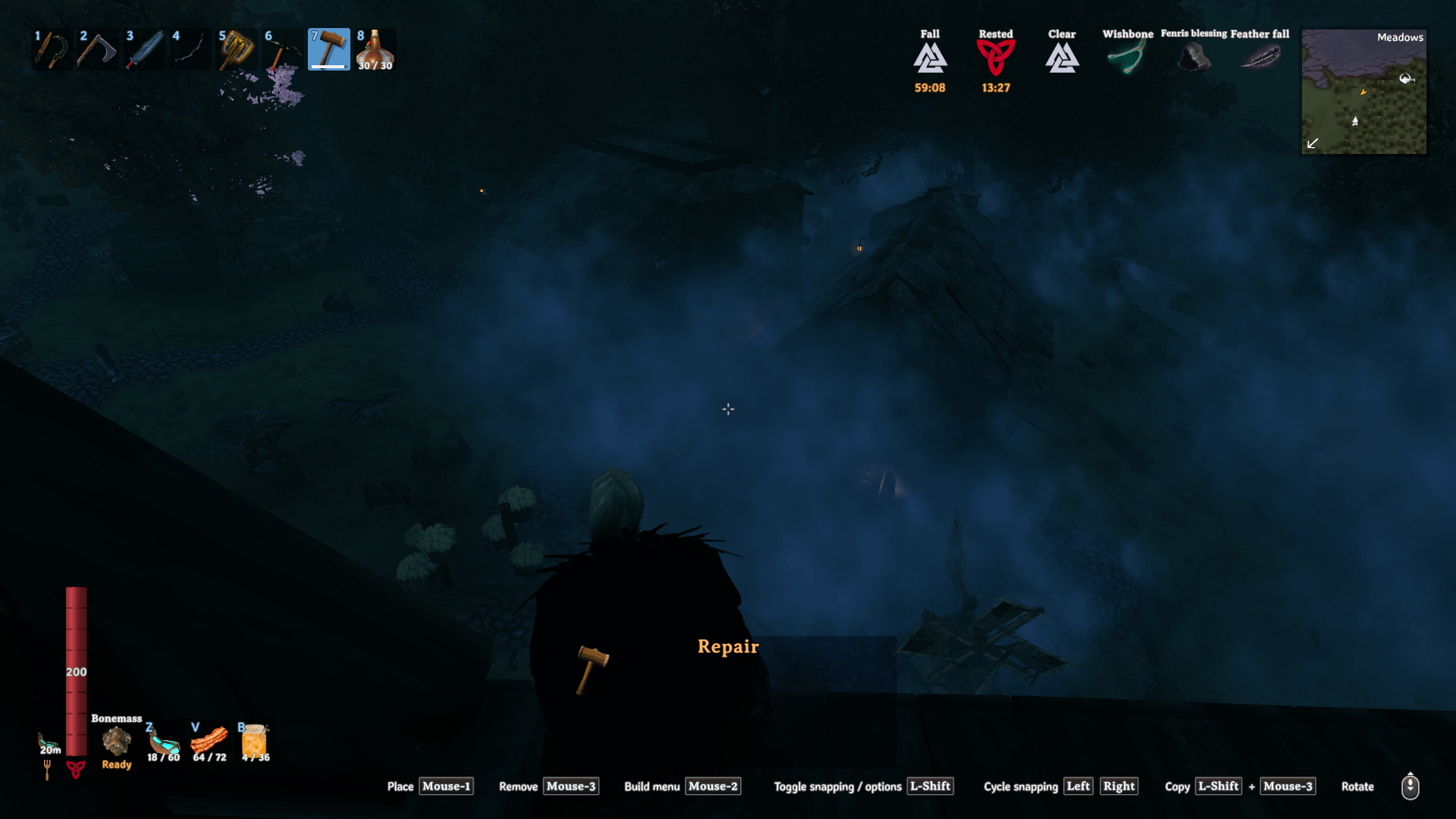Select the sickle in hotbar slot 1
Screen dimensions: 1456x819
tap(51, 49)
